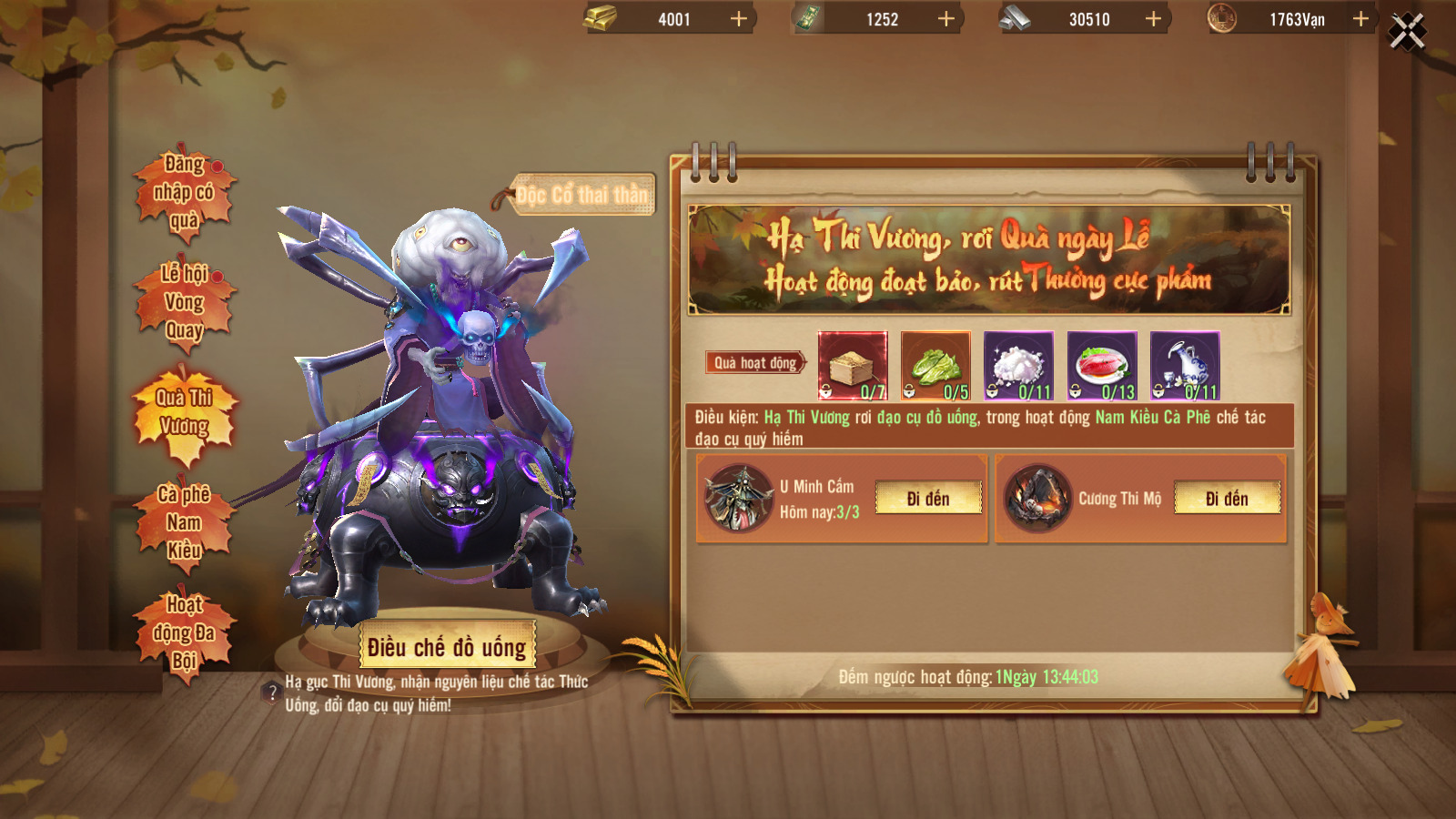Add more silver ingots with the plus
This screenshot has width=1456, height=819.
point(1153,19)
